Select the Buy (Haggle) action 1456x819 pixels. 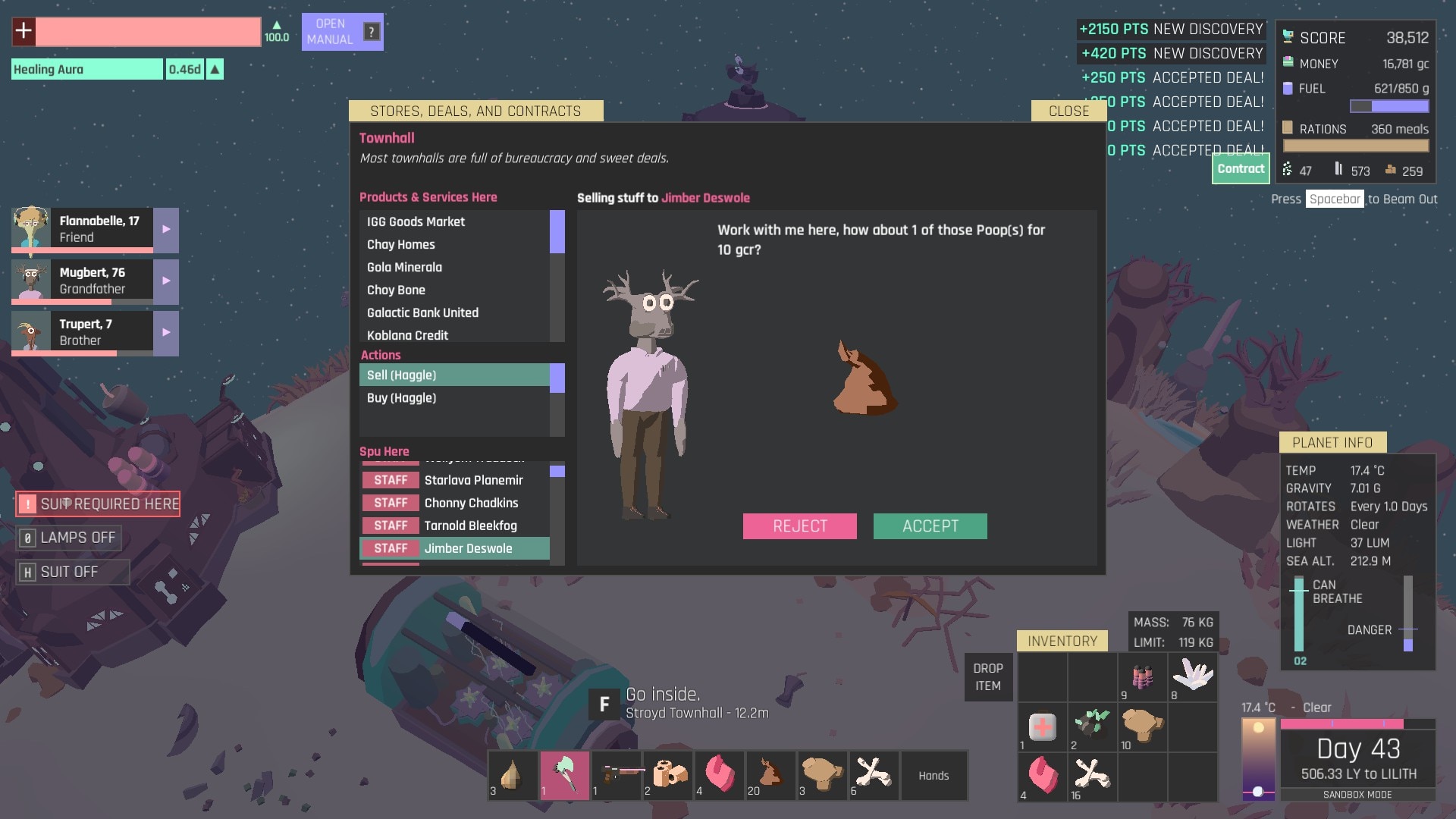[x=453, y=398]
